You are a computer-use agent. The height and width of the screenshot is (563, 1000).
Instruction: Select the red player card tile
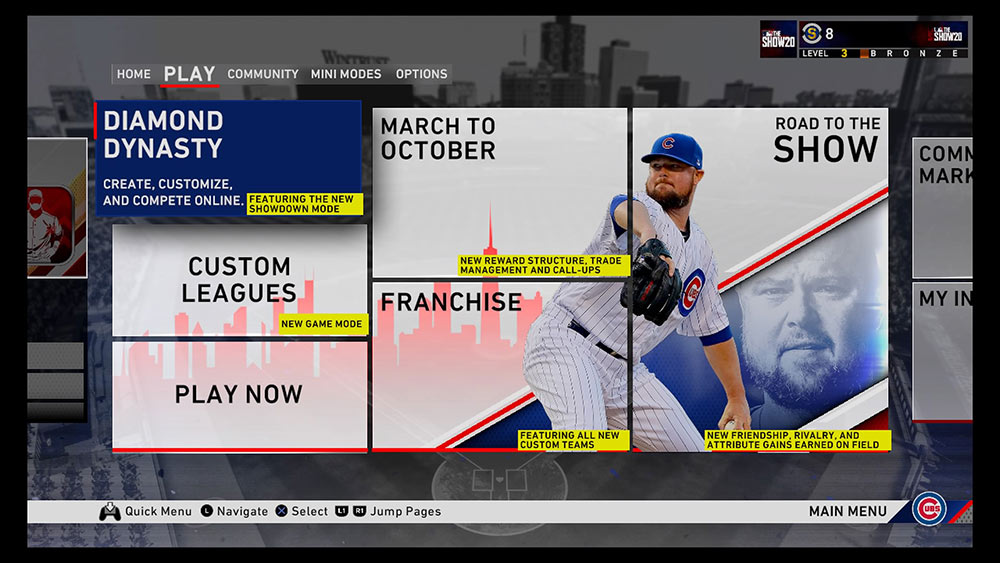tap(56, 208)
